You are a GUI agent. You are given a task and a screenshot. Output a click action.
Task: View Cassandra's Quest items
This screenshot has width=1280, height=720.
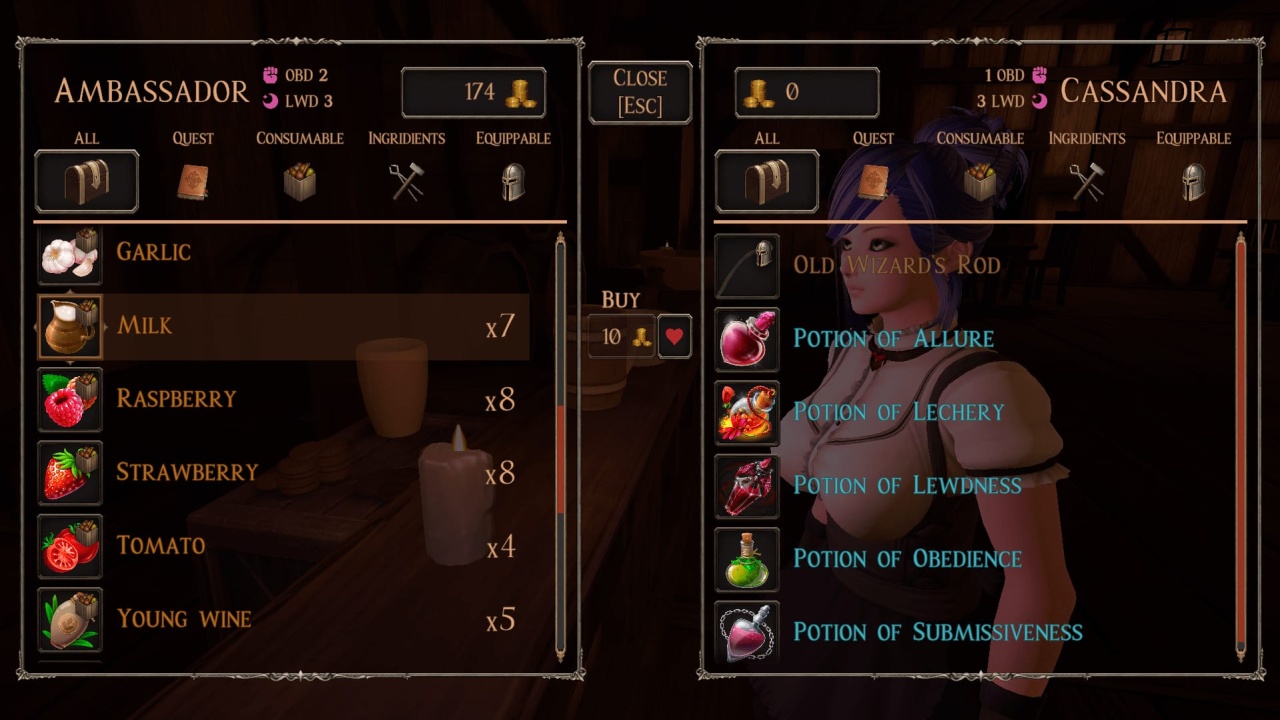(x=873, y=180)
